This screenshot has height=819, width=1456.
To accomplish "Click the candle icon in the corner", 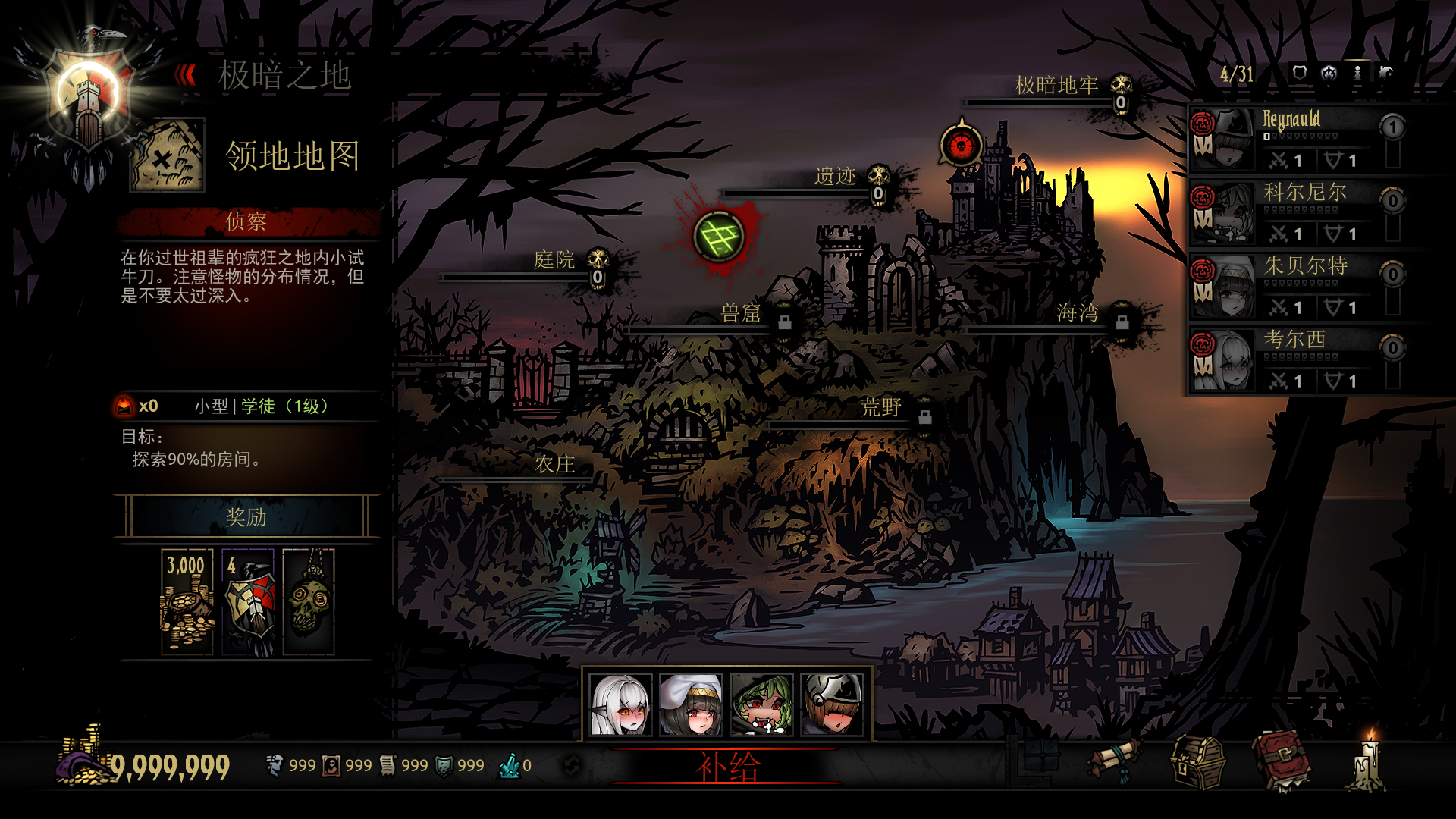I will tap(1368, 761).
